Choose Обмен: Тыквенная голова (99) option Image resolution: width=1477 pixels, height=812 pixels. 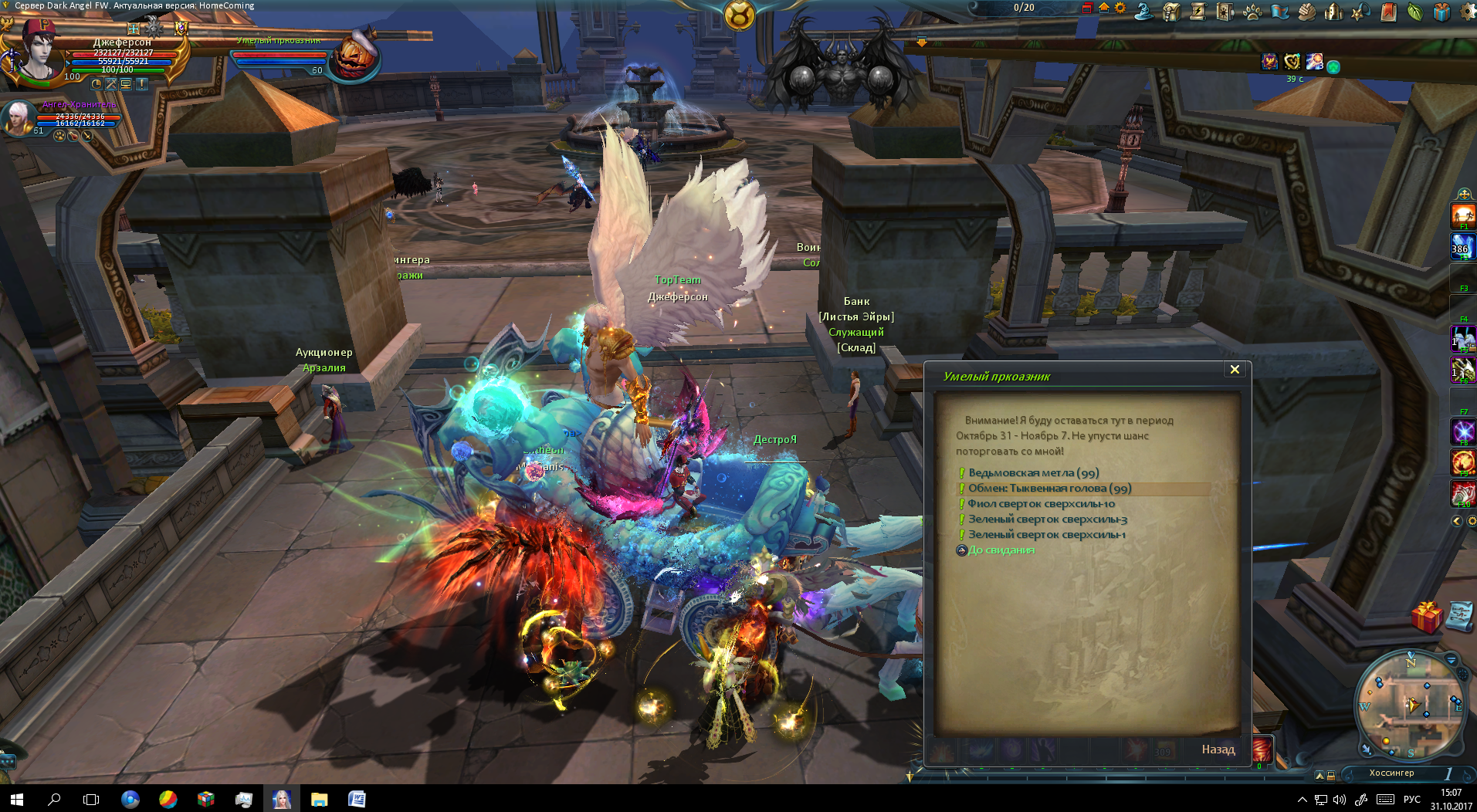pos(1049,489)
